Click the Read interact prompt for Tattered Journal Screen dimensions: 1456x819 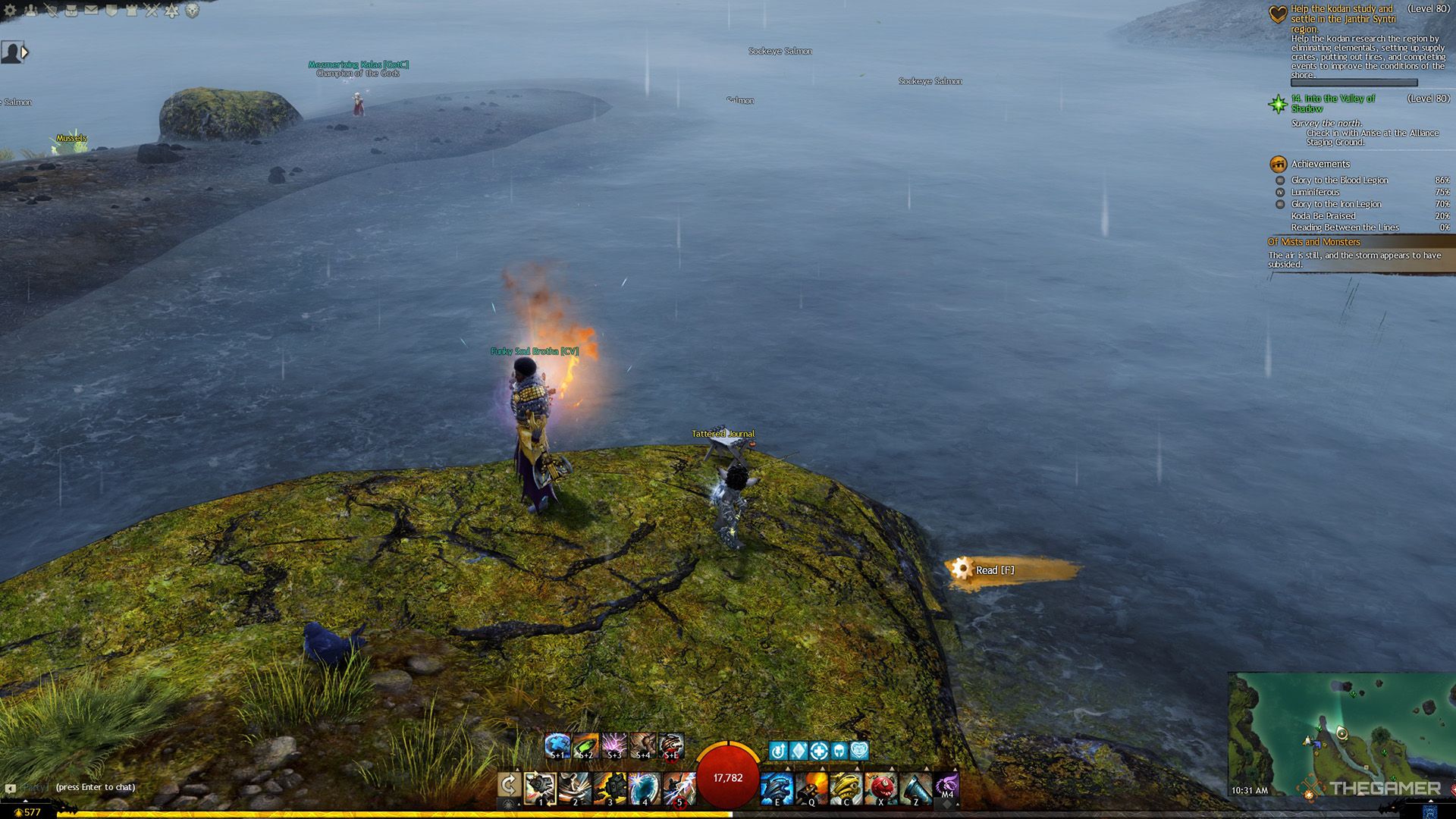(994, 570)
